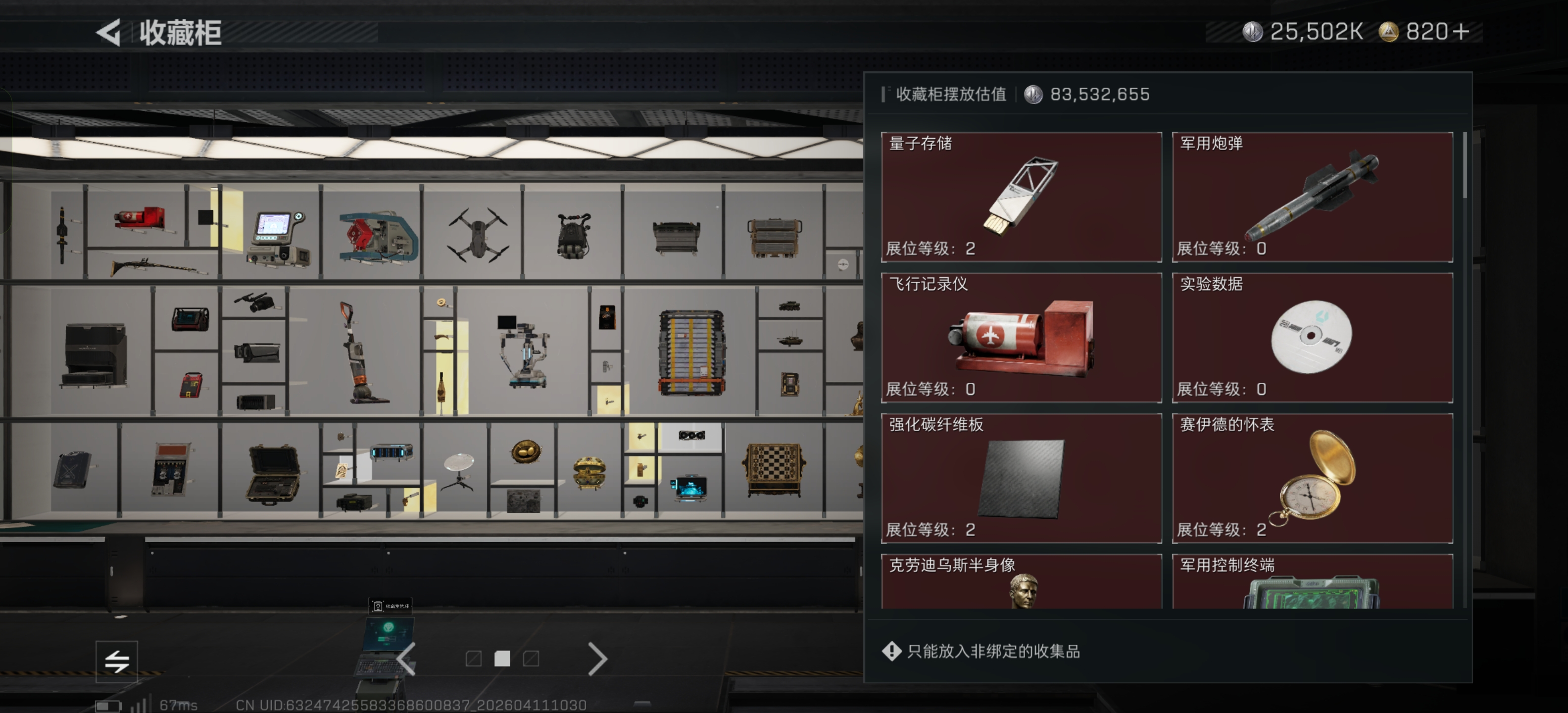1568x713 pixels.
Task: Click the swap icon in bottom-left corner
Action: [x=117, y=661]
